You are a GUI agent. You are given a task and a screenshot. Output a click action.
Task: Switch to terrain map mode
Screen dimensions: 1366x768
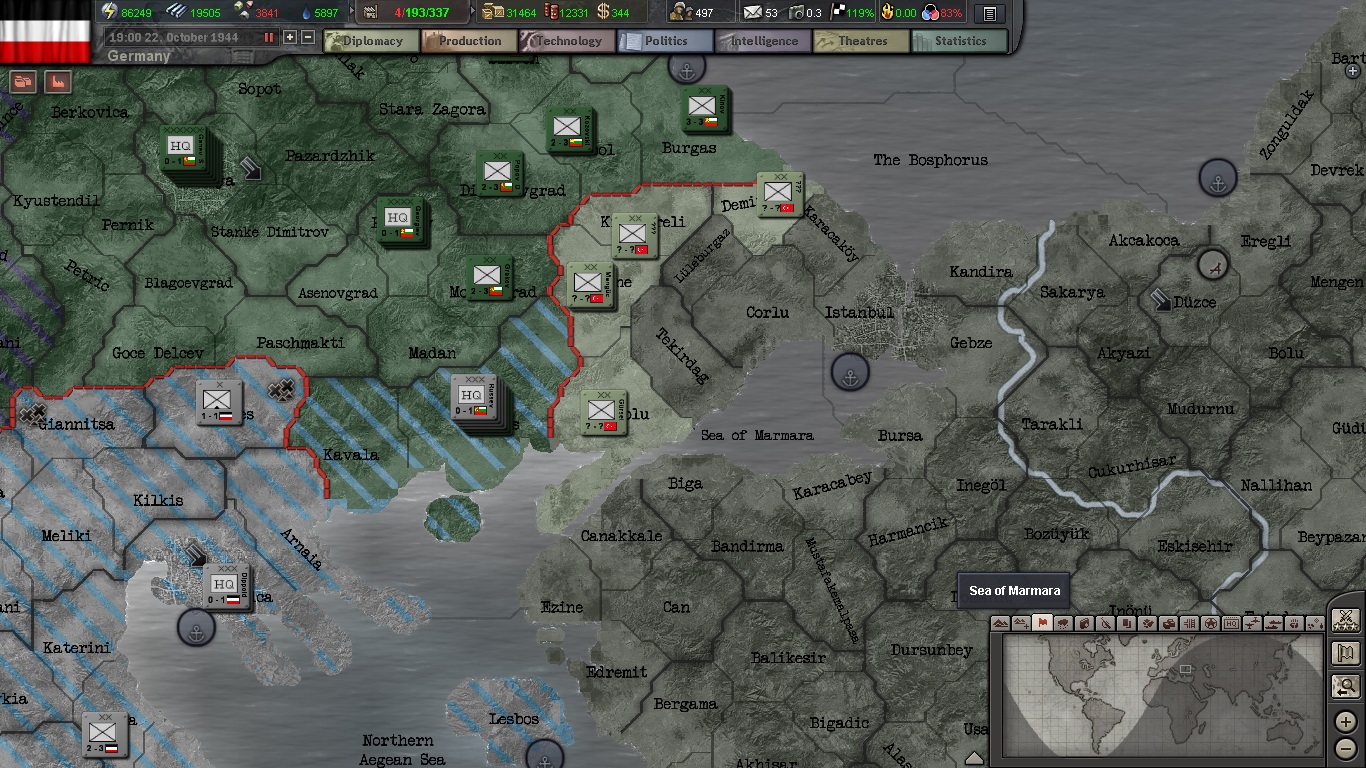1000,622
